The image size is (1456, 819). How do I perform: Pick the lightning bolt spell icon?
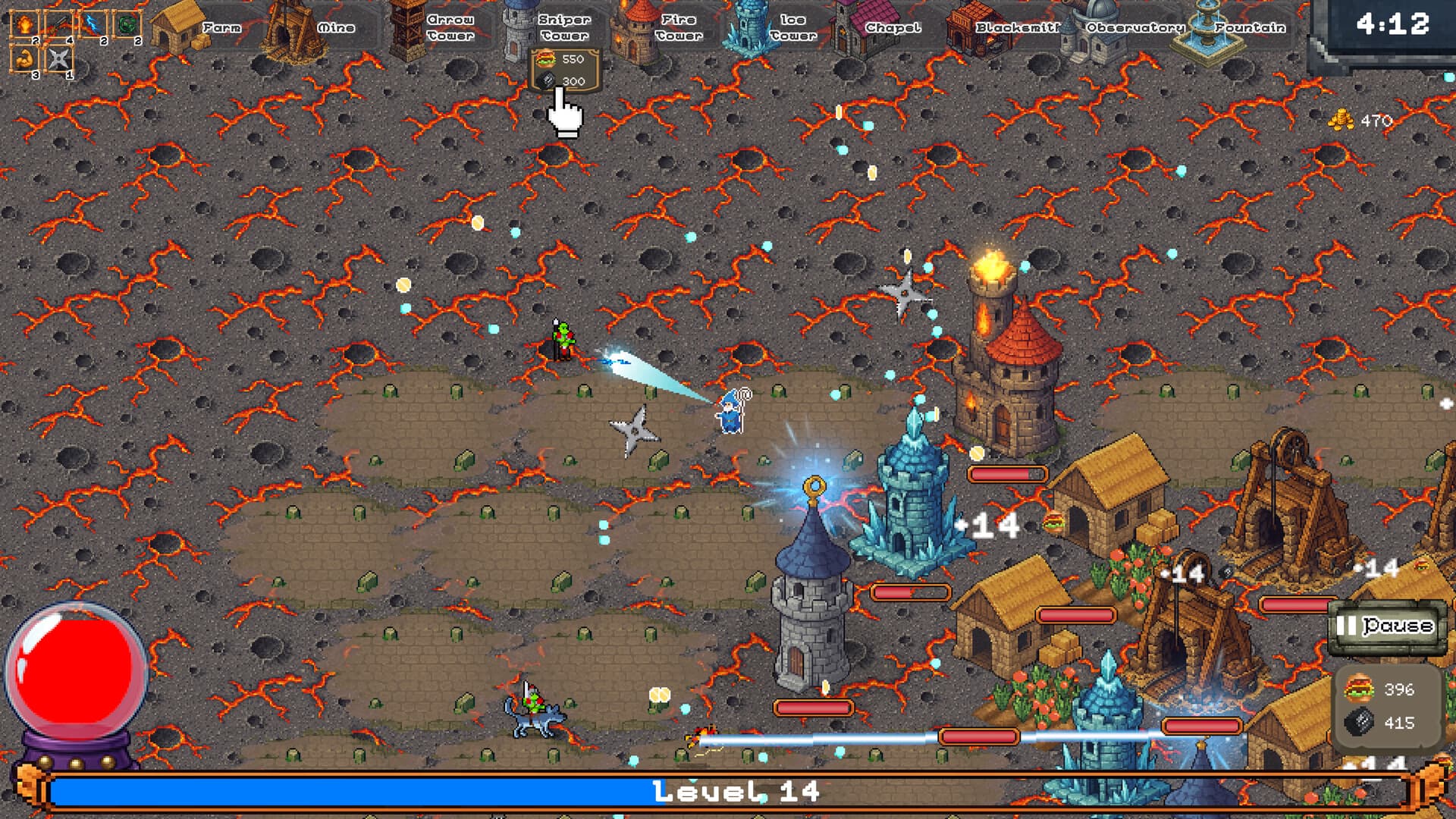pos(91,23)
